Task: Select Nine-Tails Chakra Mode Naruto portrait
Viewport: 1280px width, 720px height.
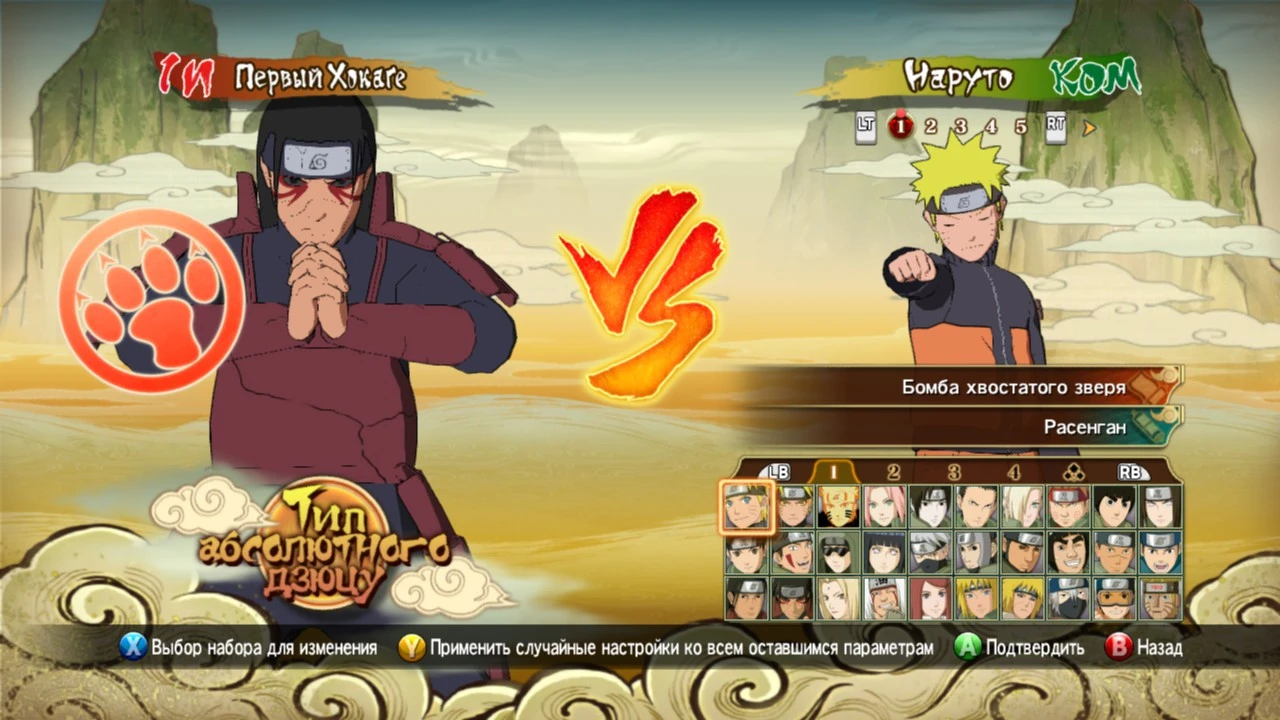Action: [x=839, y=502]
